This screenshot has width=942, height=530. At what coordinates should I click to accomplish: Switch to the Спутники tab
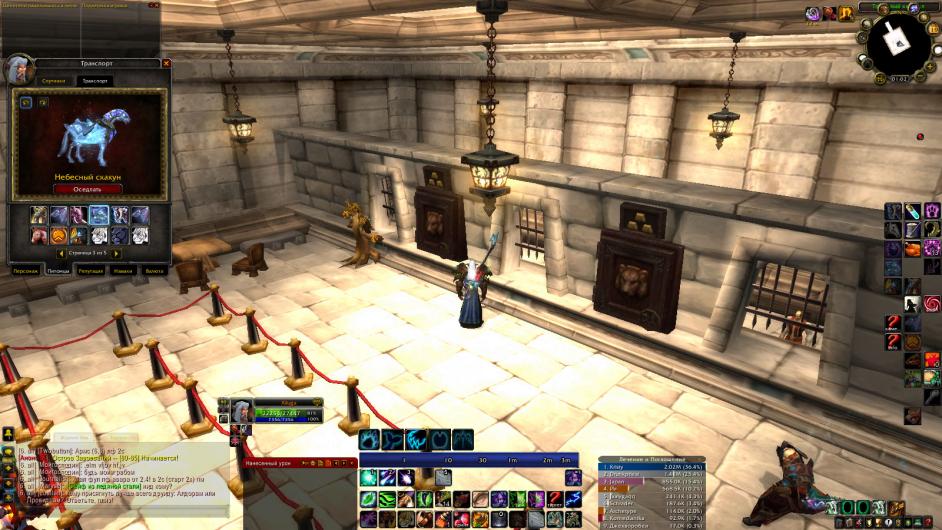point(53,80)
